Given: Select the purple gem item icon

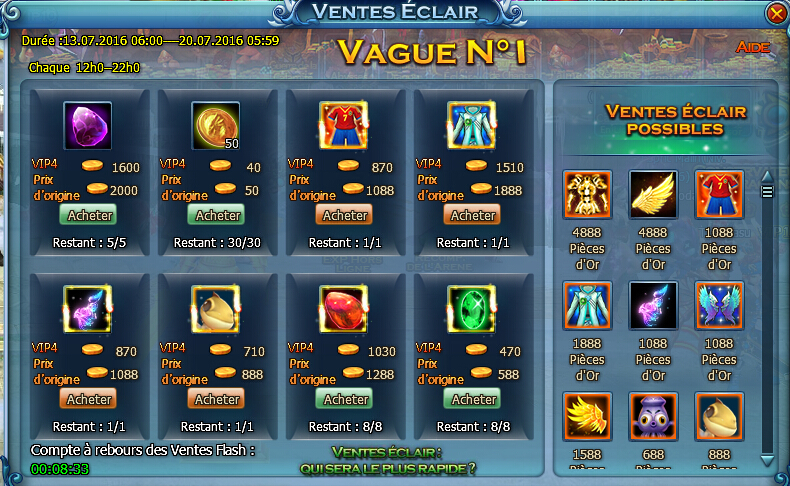Looking at the screenshot, I should click(89, 126).
